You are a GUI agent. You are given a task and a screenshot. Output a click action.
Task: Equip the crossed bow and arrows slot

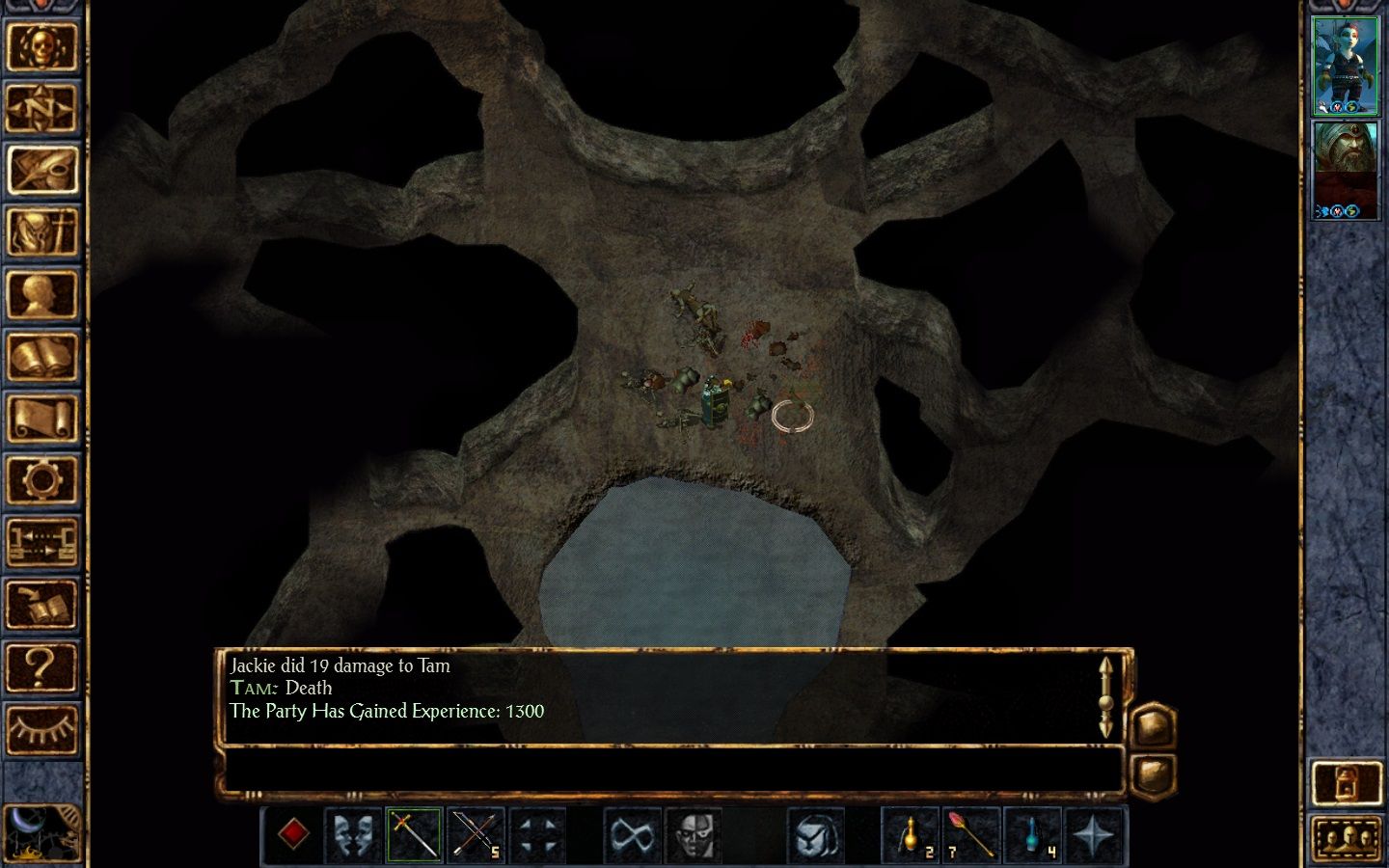click(477, 834)
